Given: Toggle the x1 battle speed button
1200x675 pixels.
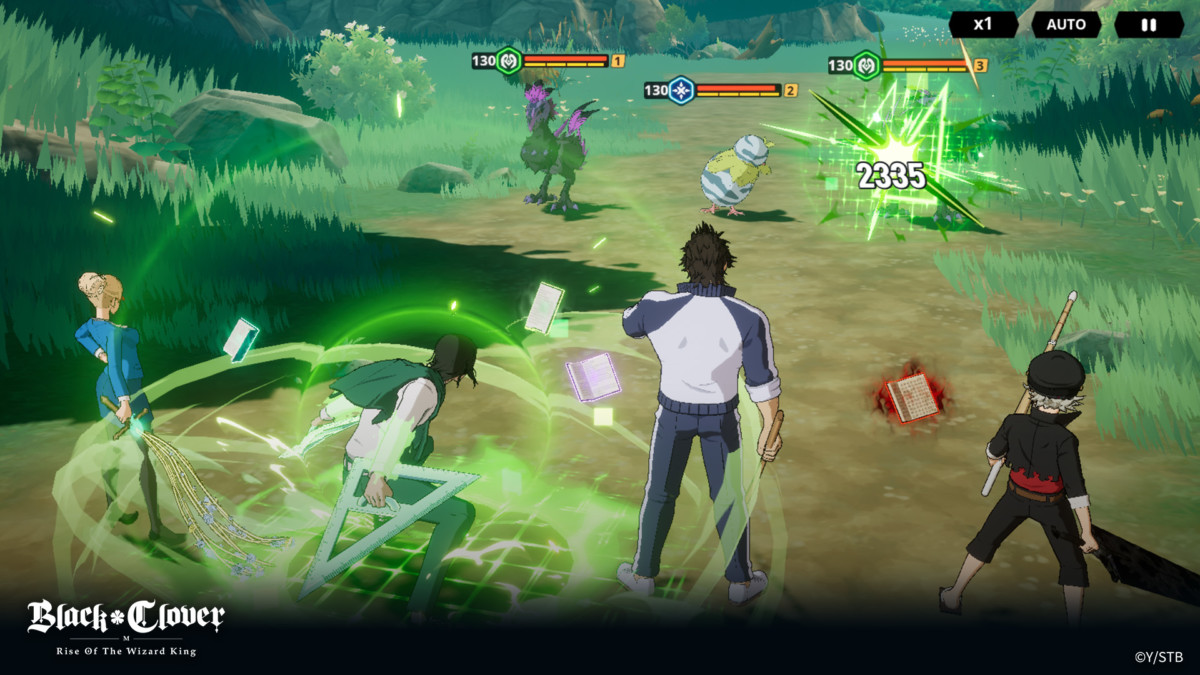Looking at the screenshot, I should 983,24.
